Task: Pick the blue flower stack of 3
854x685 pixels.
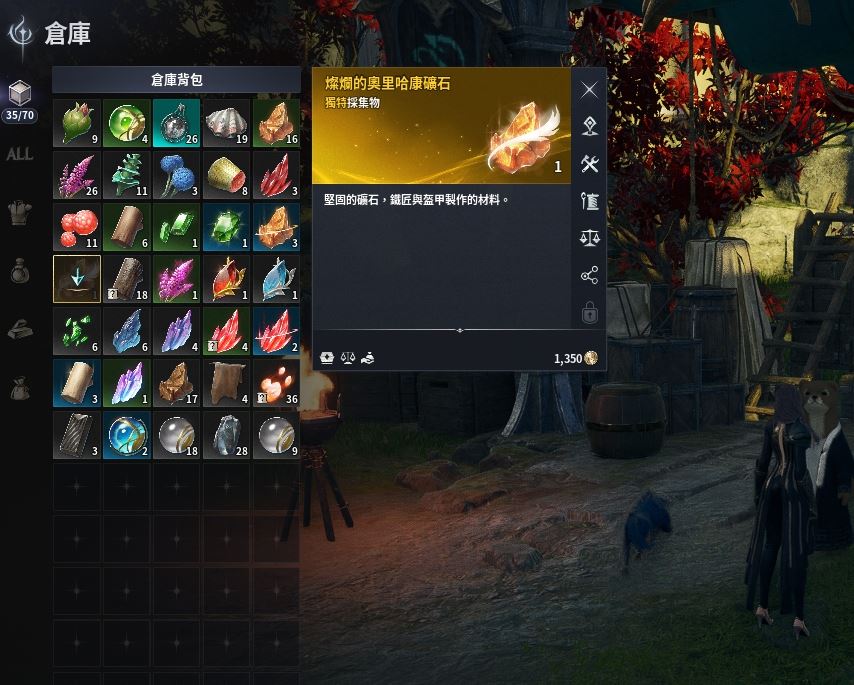Action: tap(177, 175)
